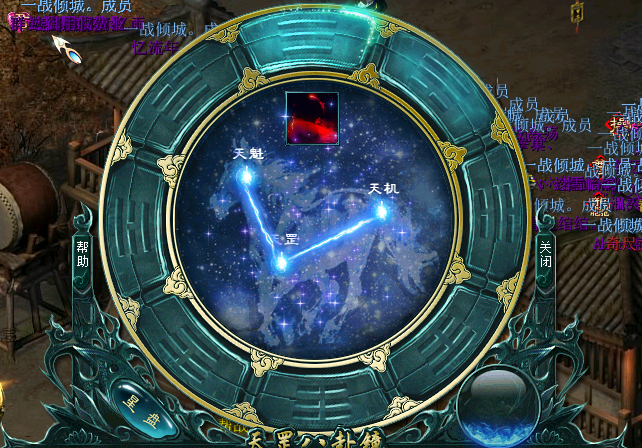Viewport: 642px width, 448px height.
Task: Click the red item icon above the constellation
Action: click(311, 116)
